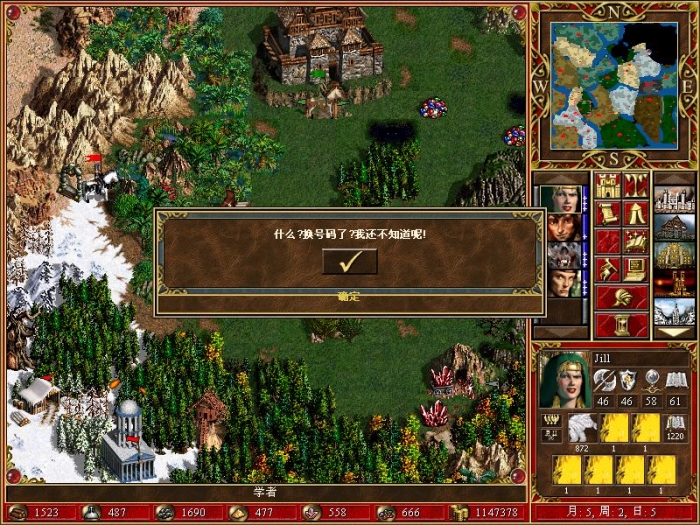
Task: Put hero to sleep with tent button
Action: [x=636, y=213]
